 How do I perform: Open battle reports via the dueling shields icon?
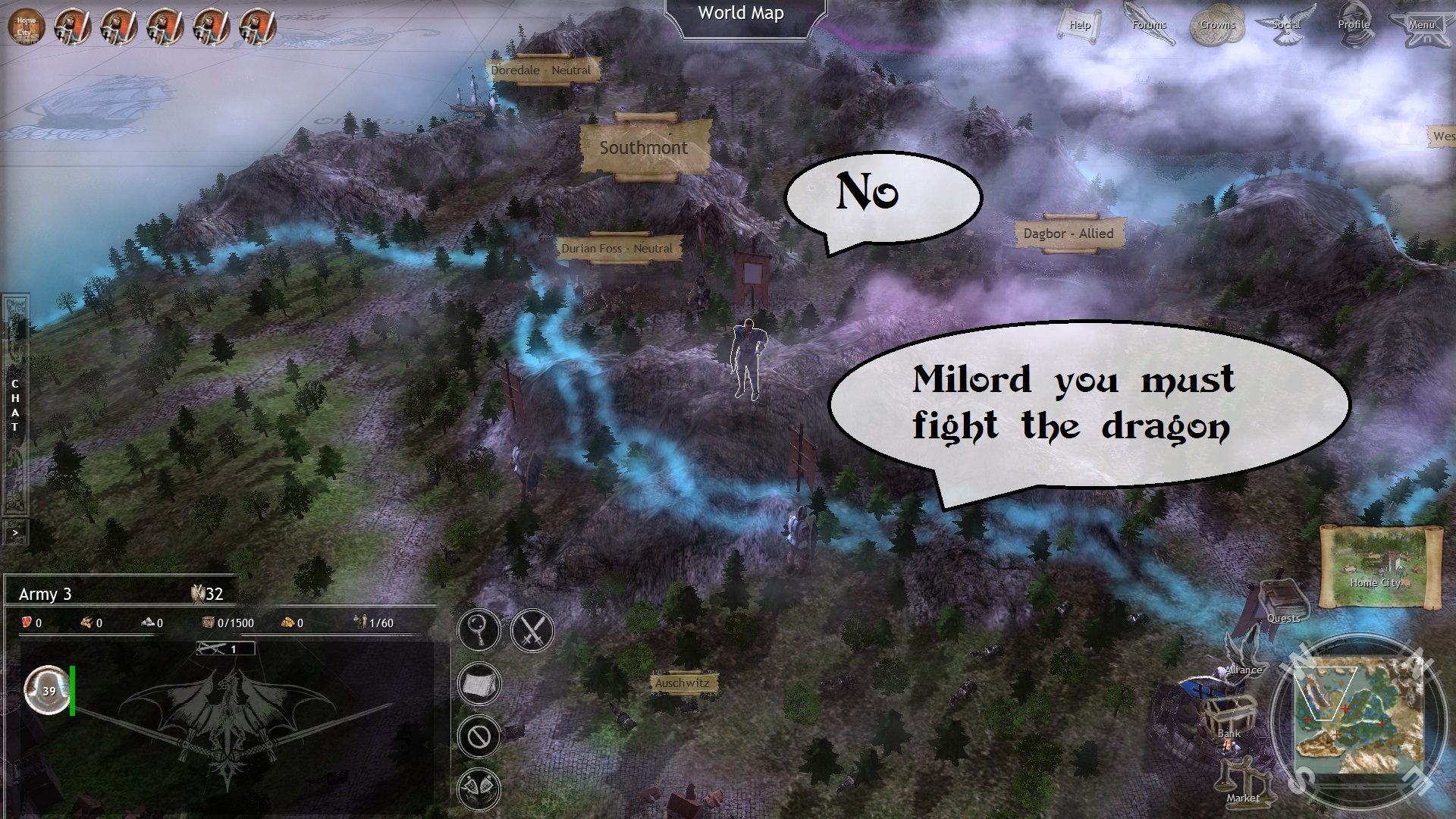tap(479, 787)
